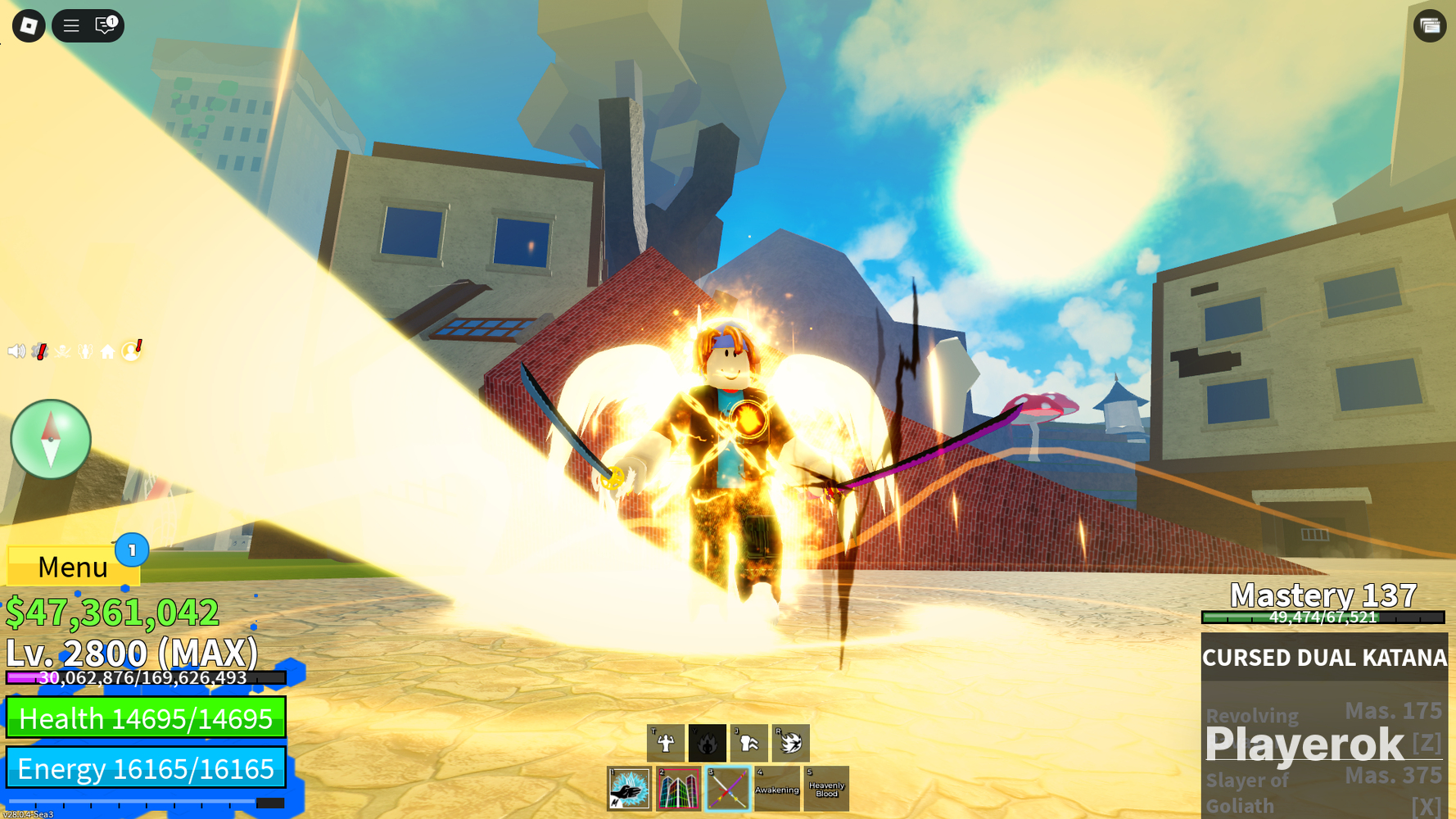Select the Awakening hotbar slot
The height and width of the screenshot is (819, 1456).
[x=776, y=789]
